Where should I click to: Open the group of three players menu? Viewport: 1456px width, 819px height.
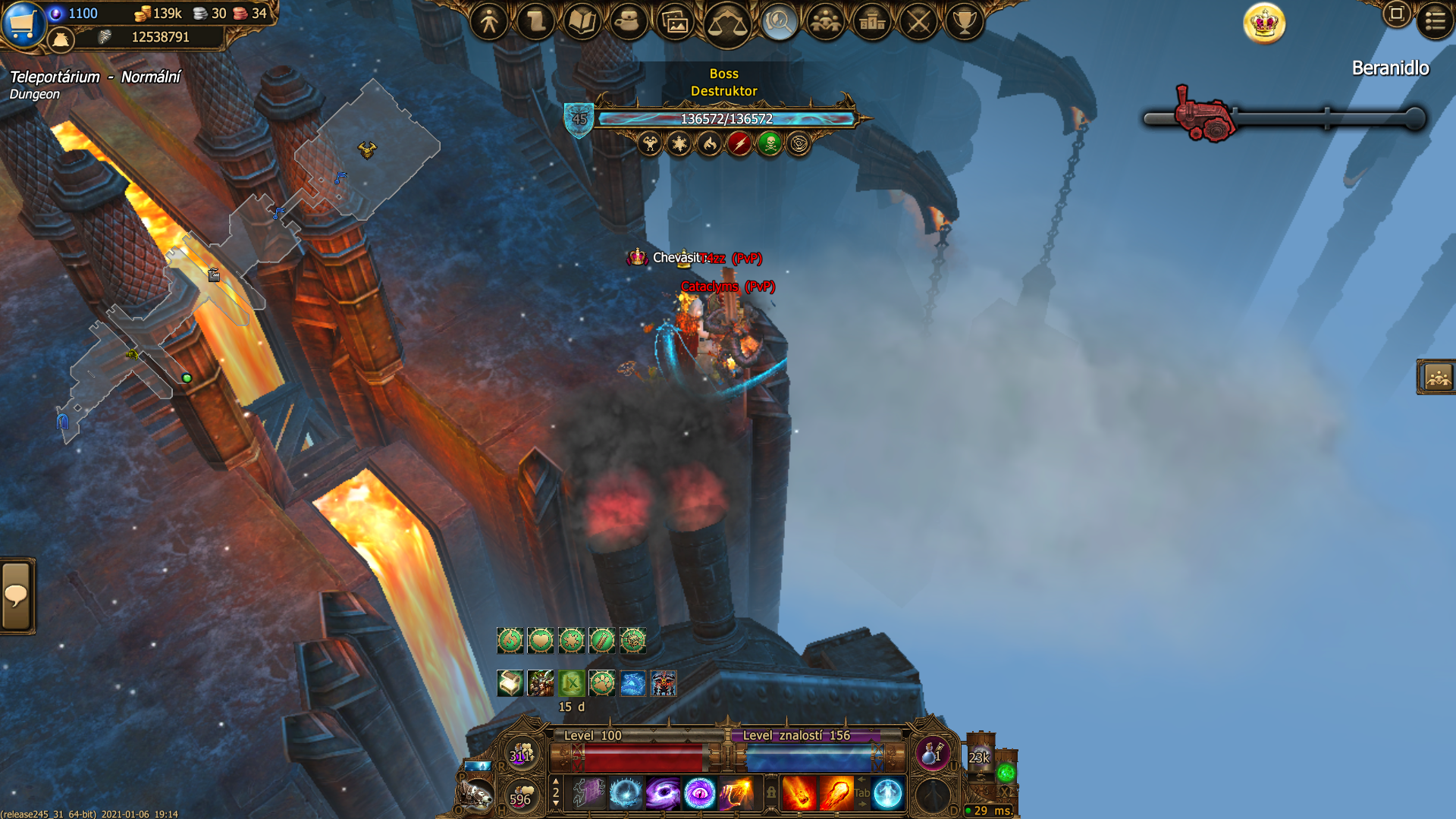(x=825, y=22)
